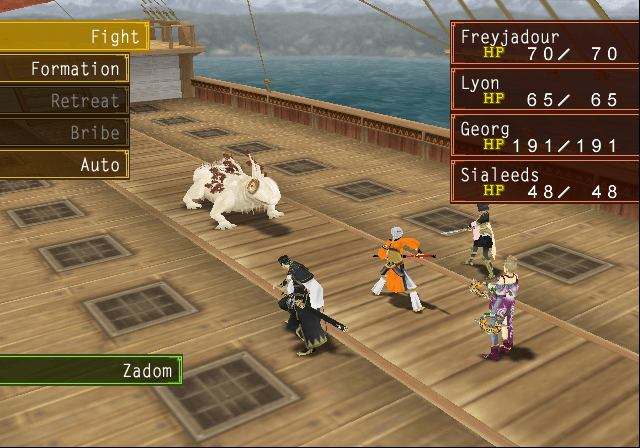Open the Formation option
Image resolution: width=640 pixels, height=448 pixels.
(63, 69)
